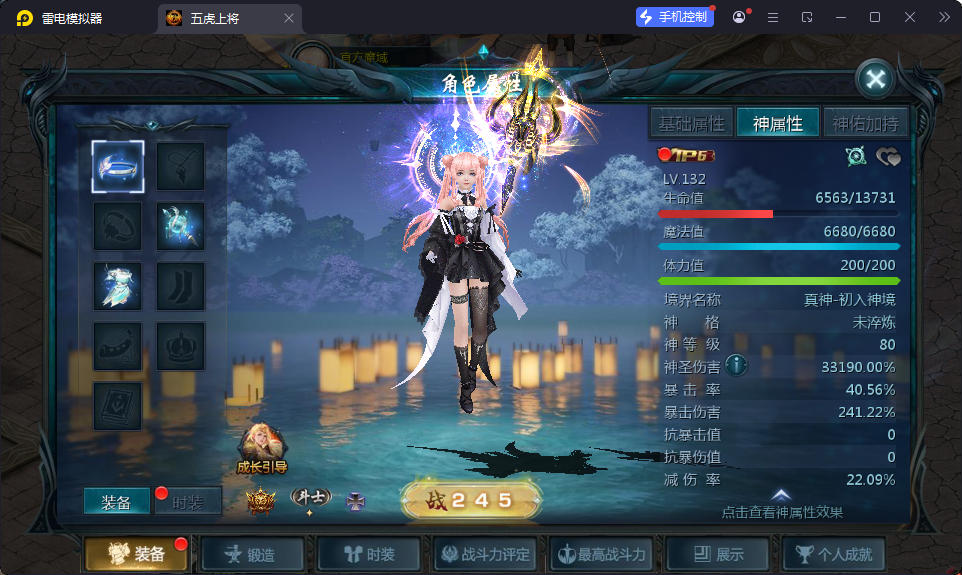Click the 神圣伤害 info icon
Screen dimensions: 962x575
737,365
